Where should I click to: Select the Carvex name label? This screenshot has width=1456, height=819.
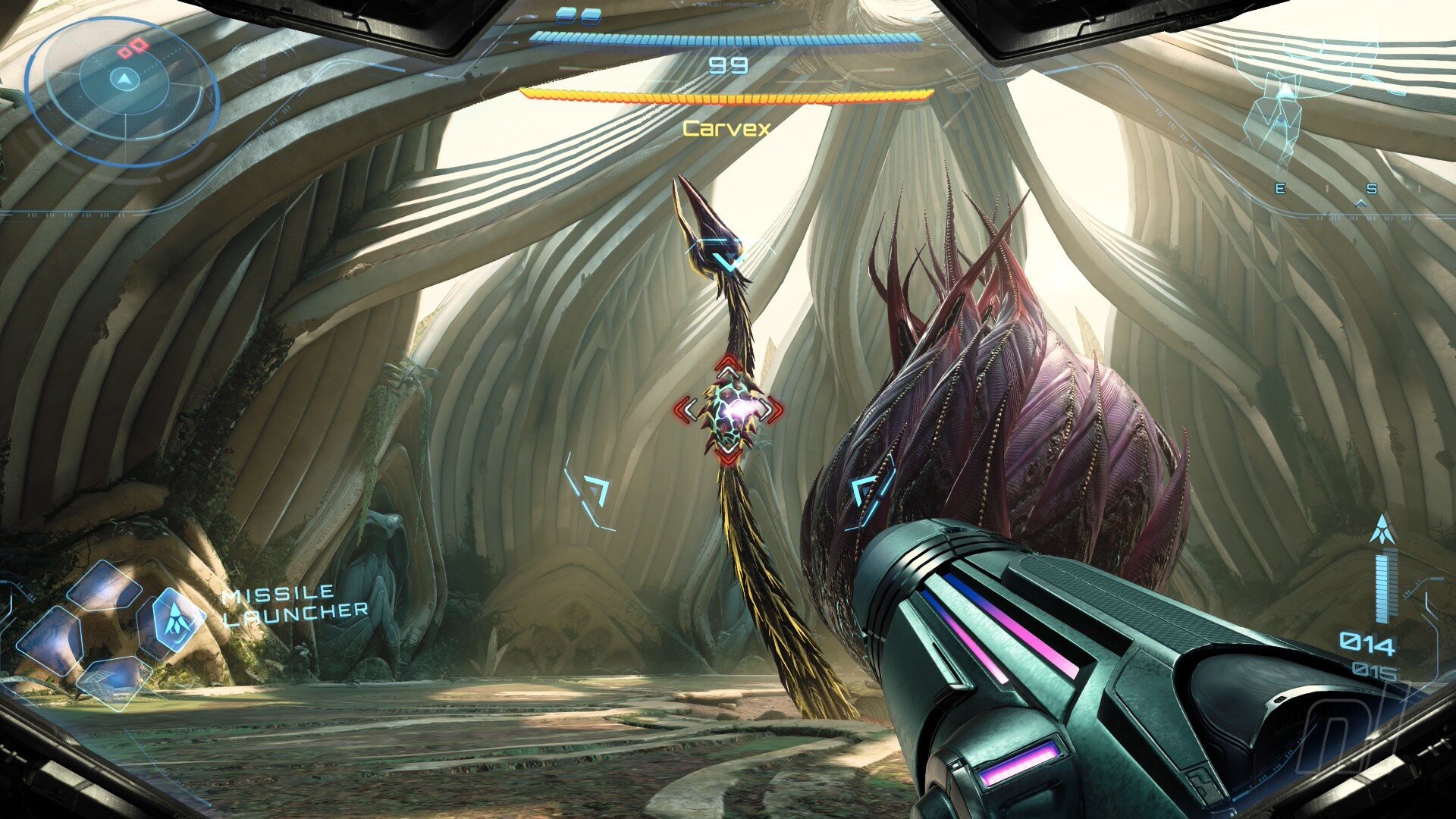724,129
